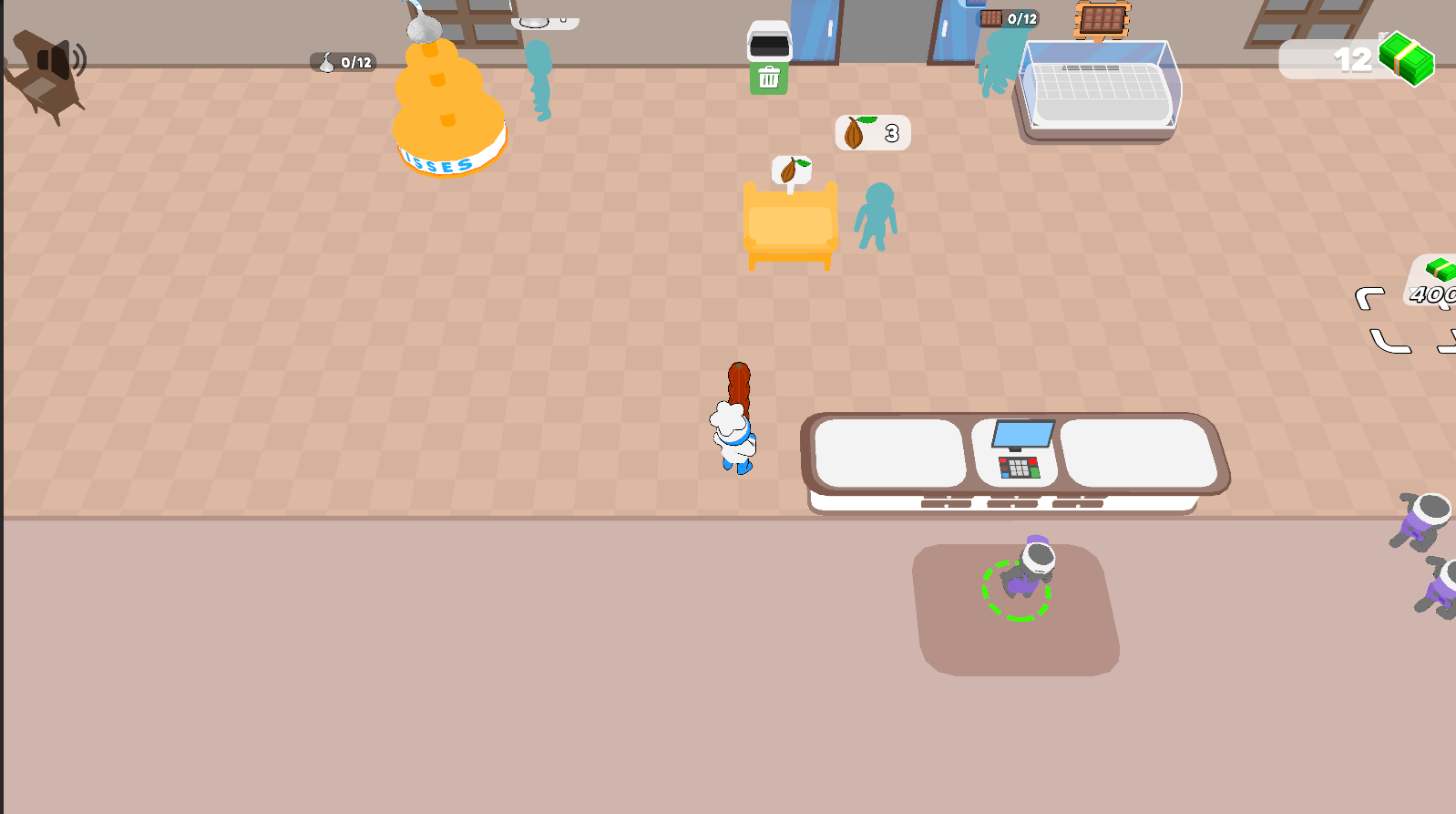Select the green trash bin
The width and height of the screenshot is (1456, 814).
[x=770, y=77]
